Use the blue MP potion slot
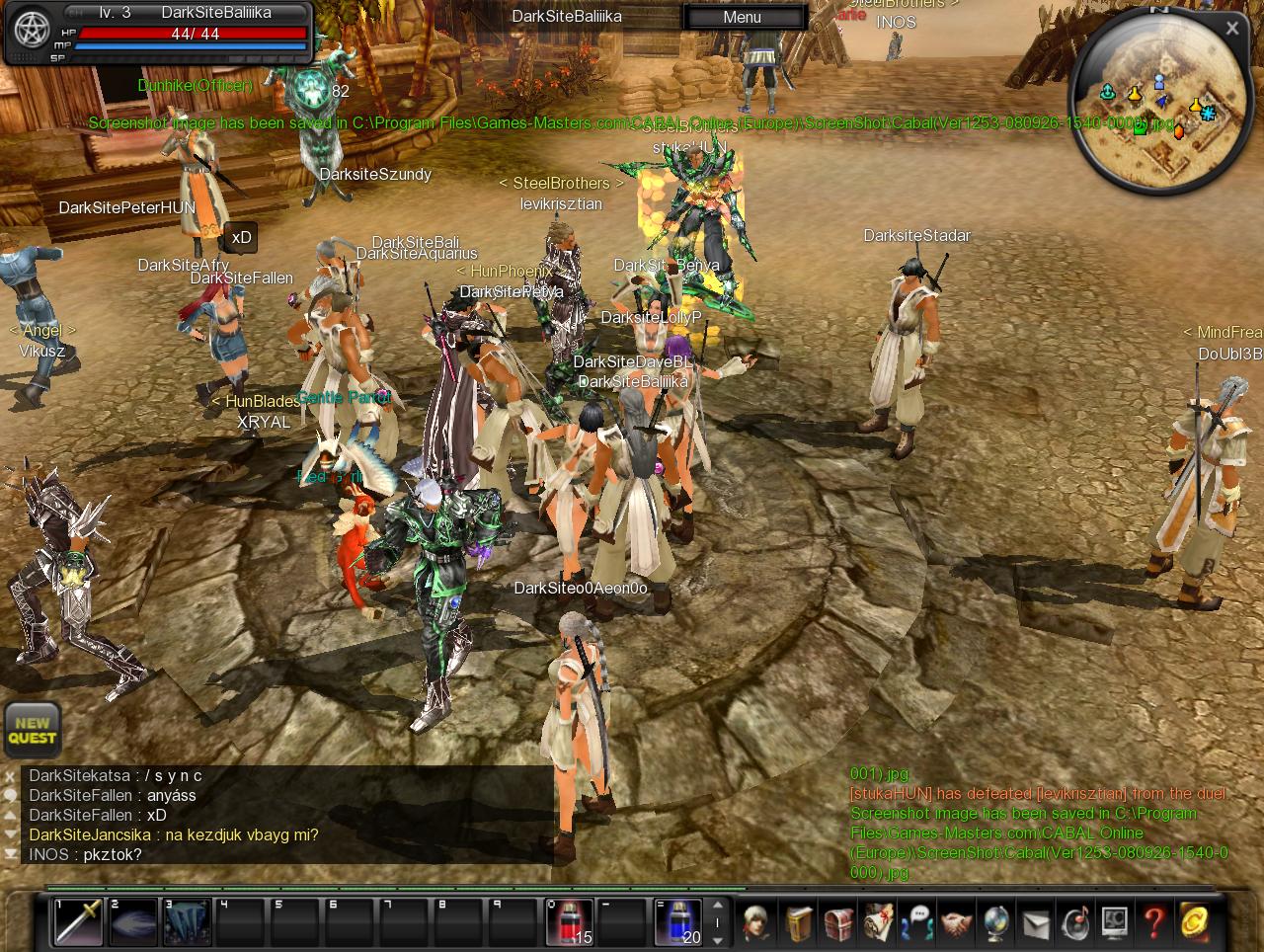This screenshot has width=1264, height=952. pos(679,922)
